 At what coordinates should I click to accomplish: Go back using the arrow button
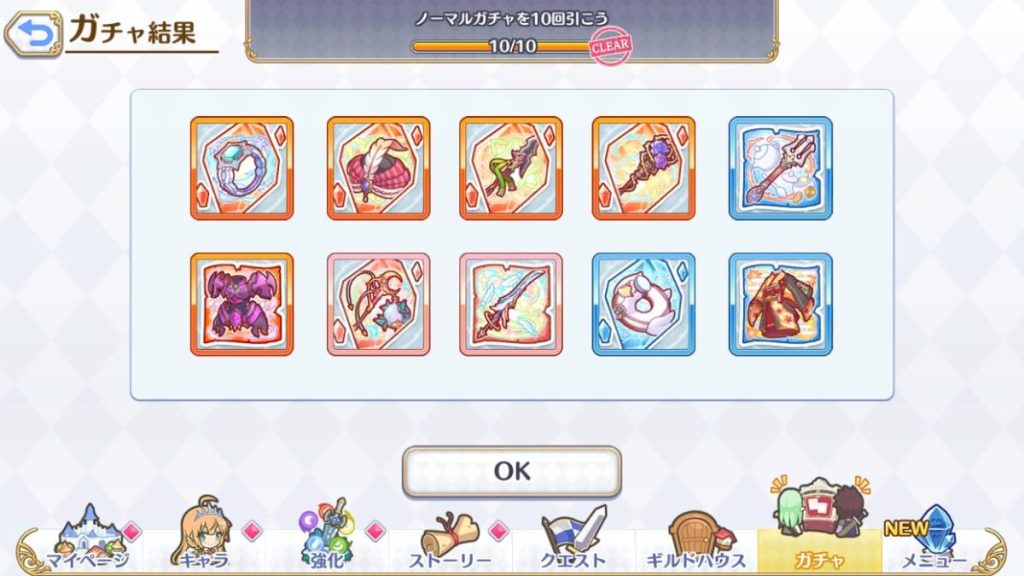[31, 33]
